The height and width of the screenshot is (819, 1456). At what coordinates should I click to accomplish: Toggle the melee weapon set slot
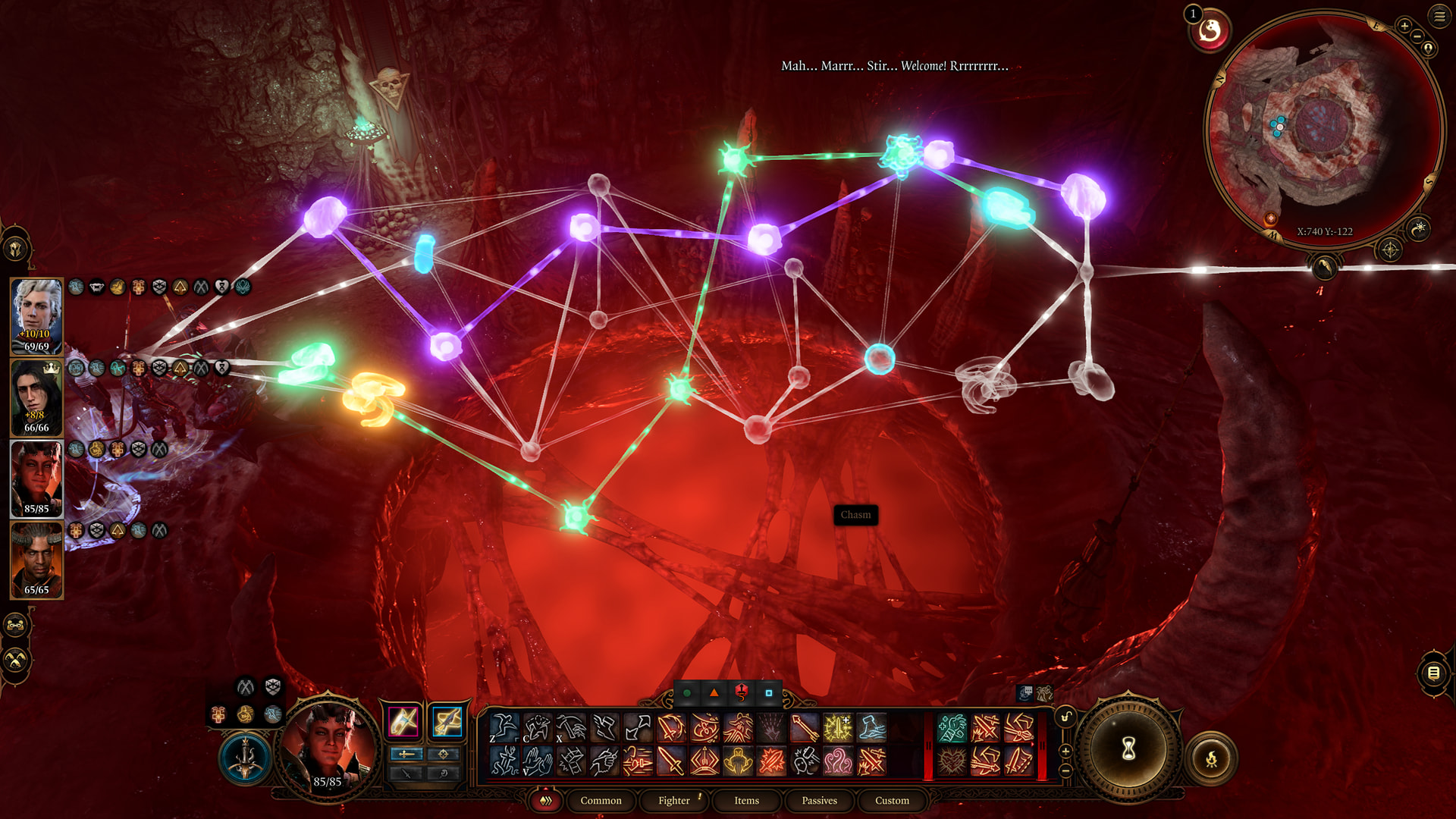(x=403, y=721)
